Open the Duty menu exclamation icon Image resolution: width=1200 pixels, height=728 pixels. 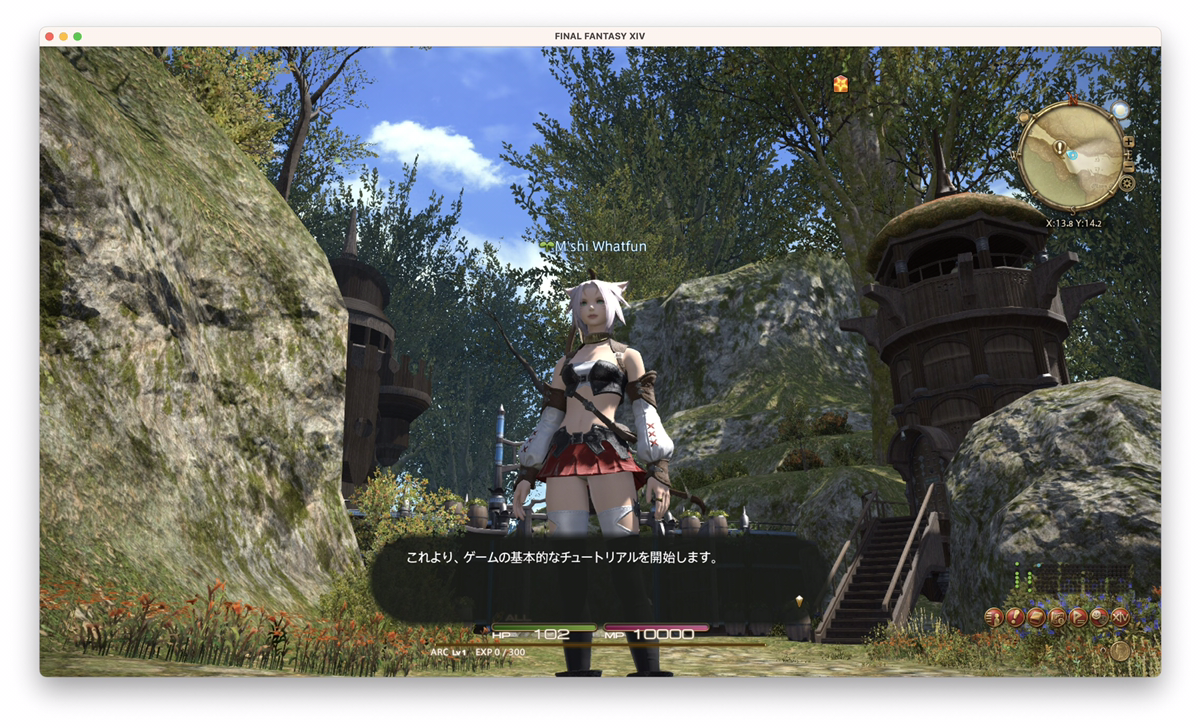(x=1015, y=617)
